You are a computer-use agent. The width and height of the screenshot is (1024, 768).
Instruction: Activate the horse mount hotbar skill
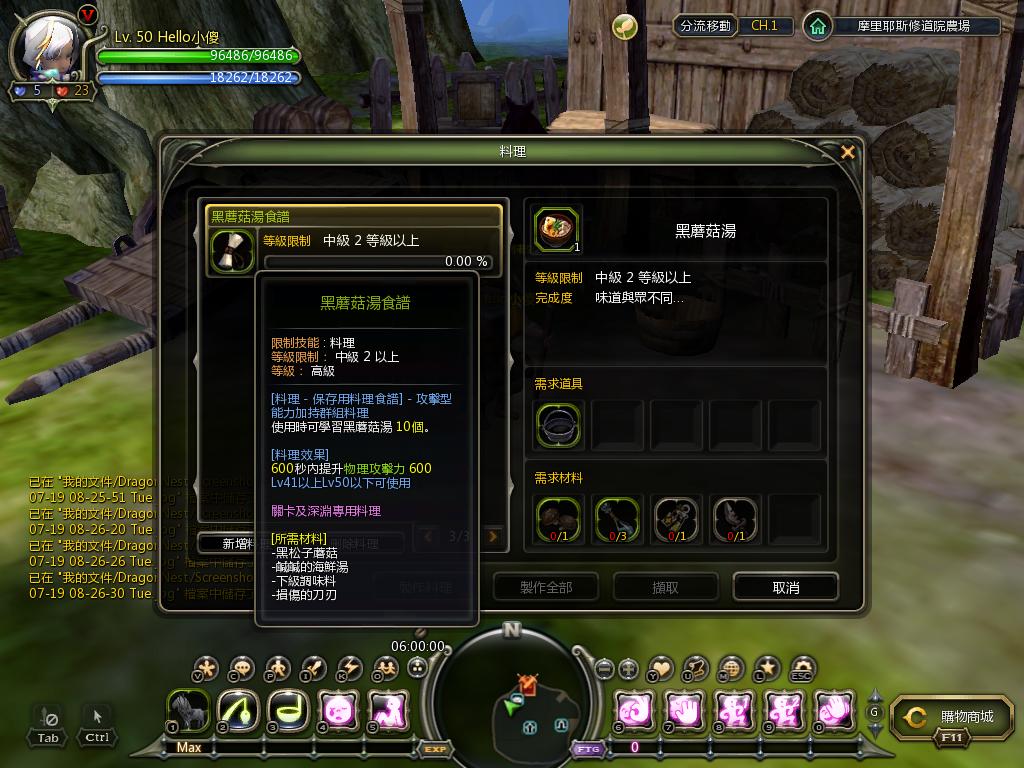pyautogui.click(x=188, y=711)
